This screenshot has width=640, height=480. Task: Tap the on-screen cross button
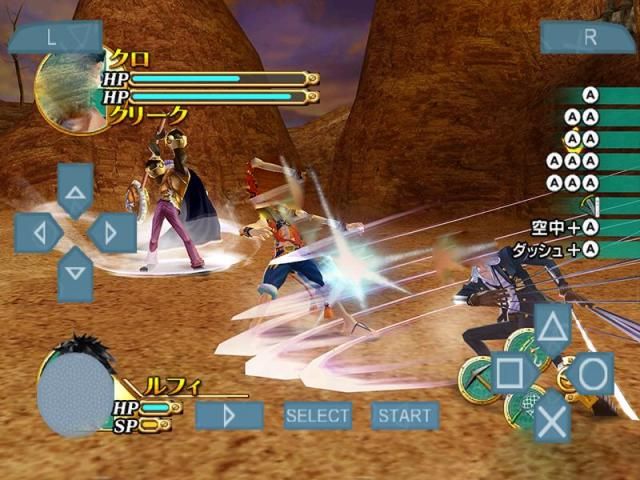click(x=552, y=418)
